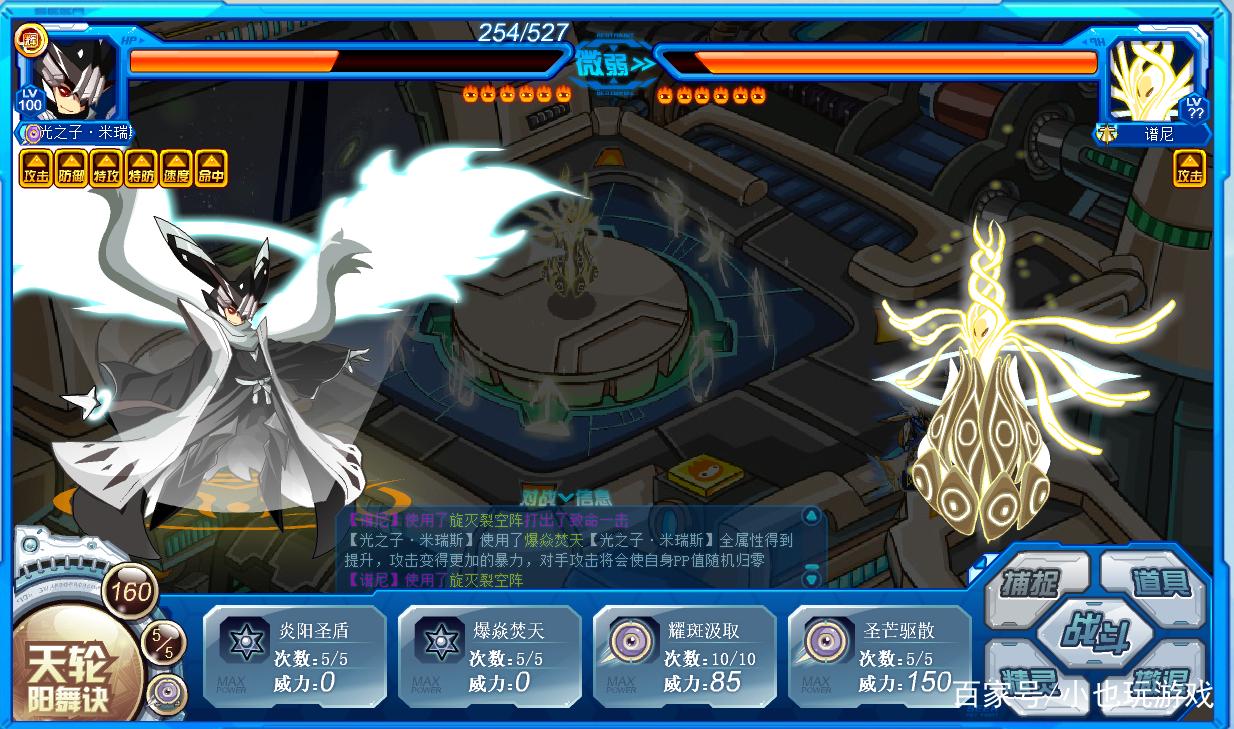View the 命中 buff icon
Screen dimensions: 1234x729
click(211, 168)
